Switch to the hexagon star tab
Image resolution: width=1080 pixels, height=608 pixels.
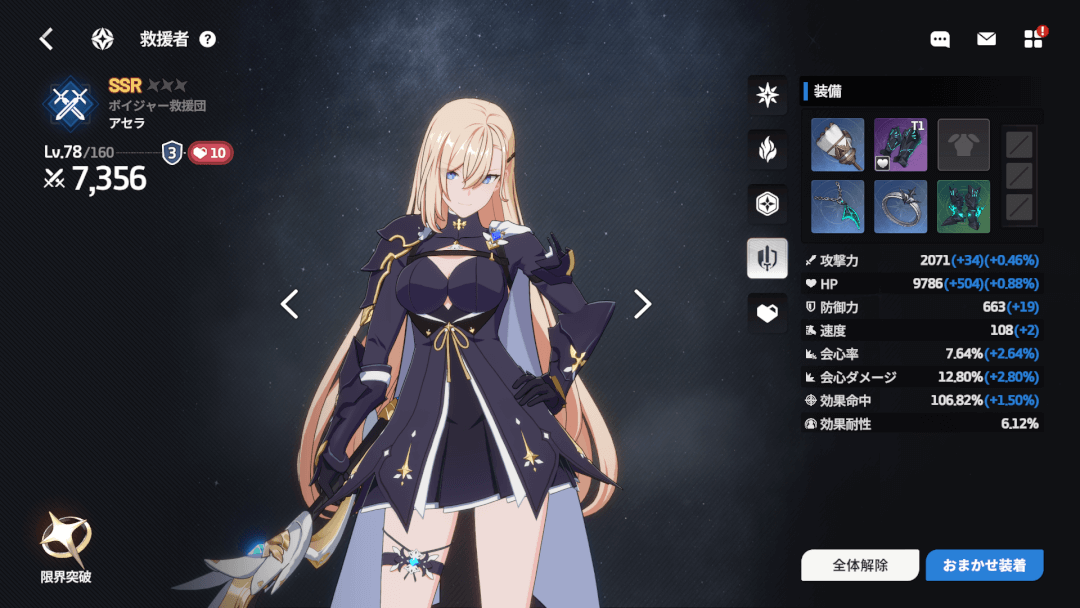click(x=767, y=204)
